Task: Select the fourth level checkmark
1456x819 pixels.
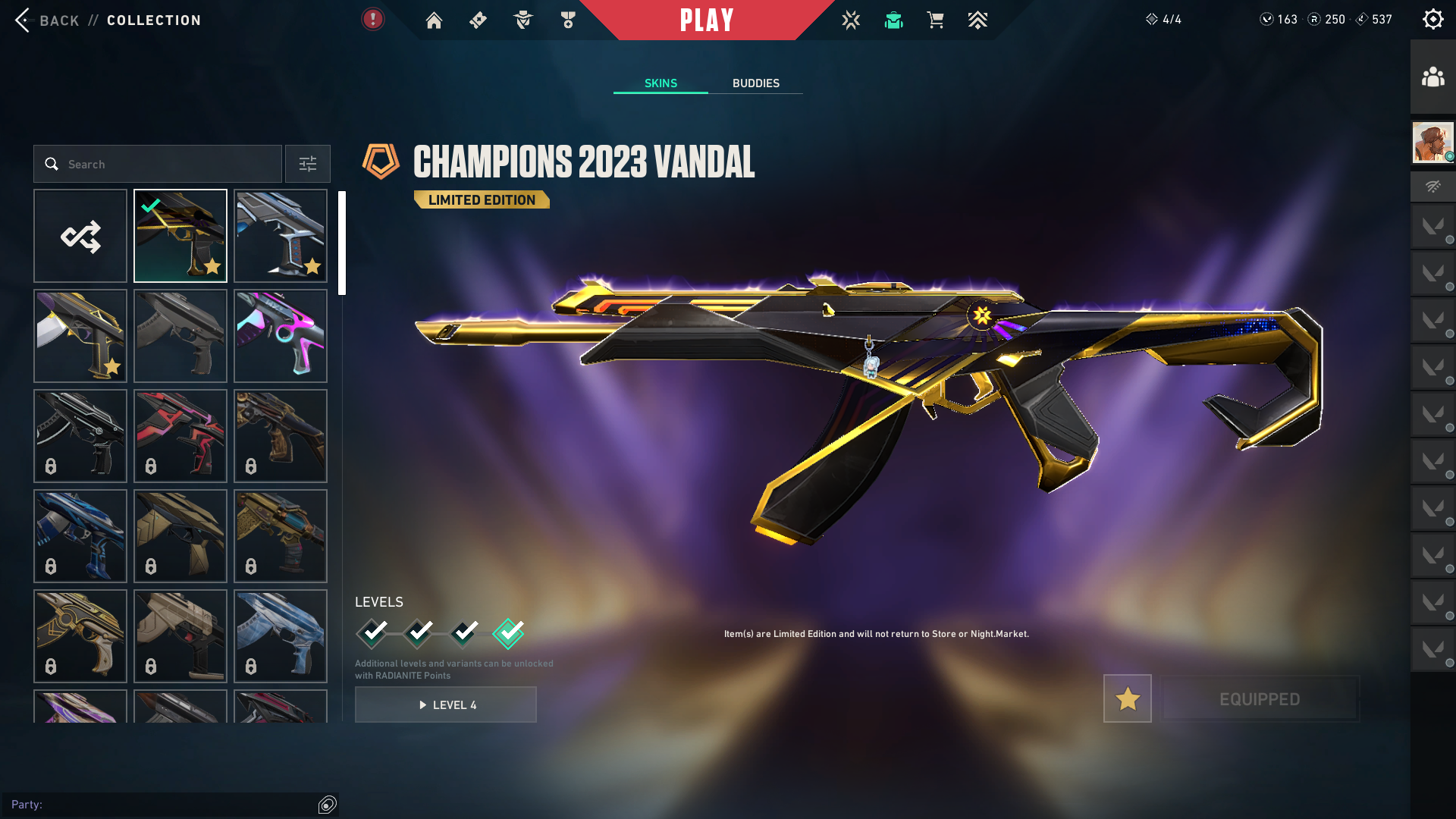Action: 508,632
